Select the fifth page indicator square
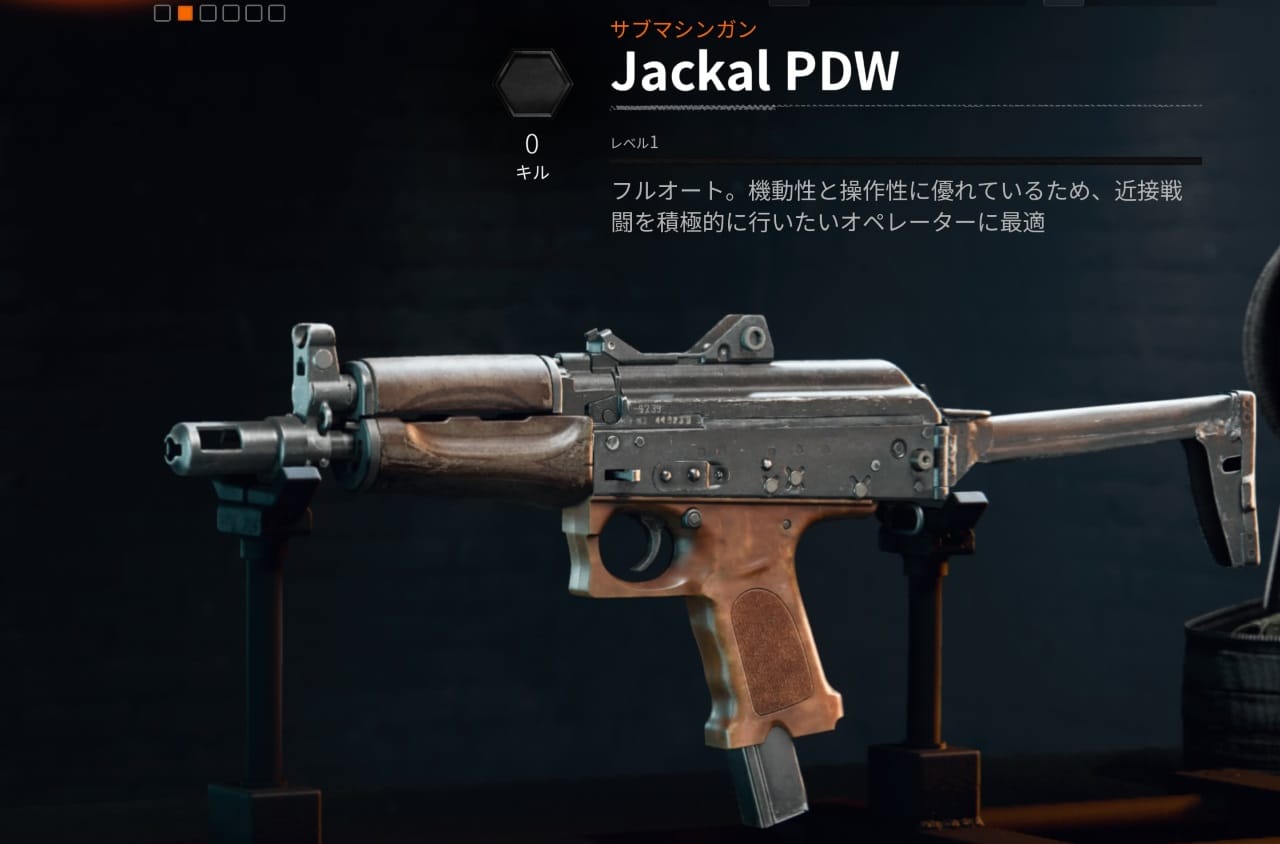The height and width of the screenshot is (844, 1280). (x=253, y=13)
